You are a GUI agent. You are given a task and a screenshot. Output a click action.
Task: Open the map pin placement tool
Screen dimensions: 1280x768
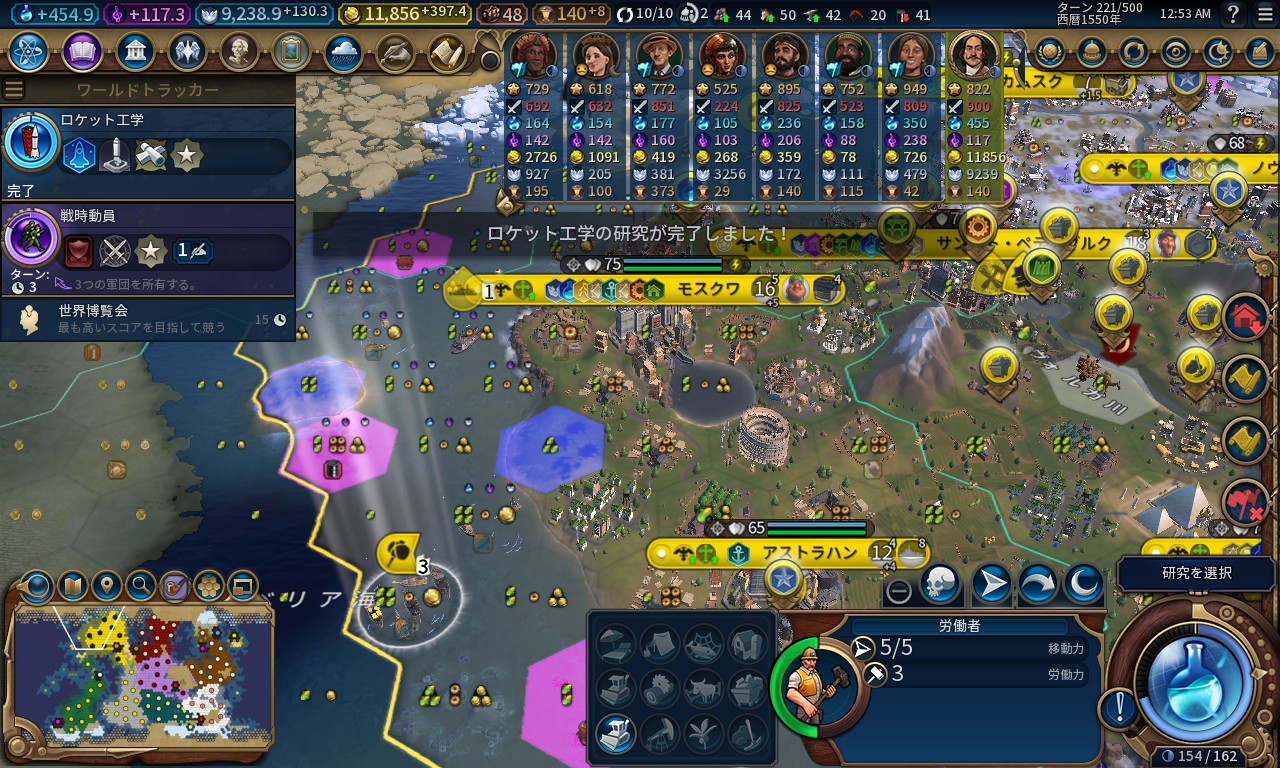[106, 584]
